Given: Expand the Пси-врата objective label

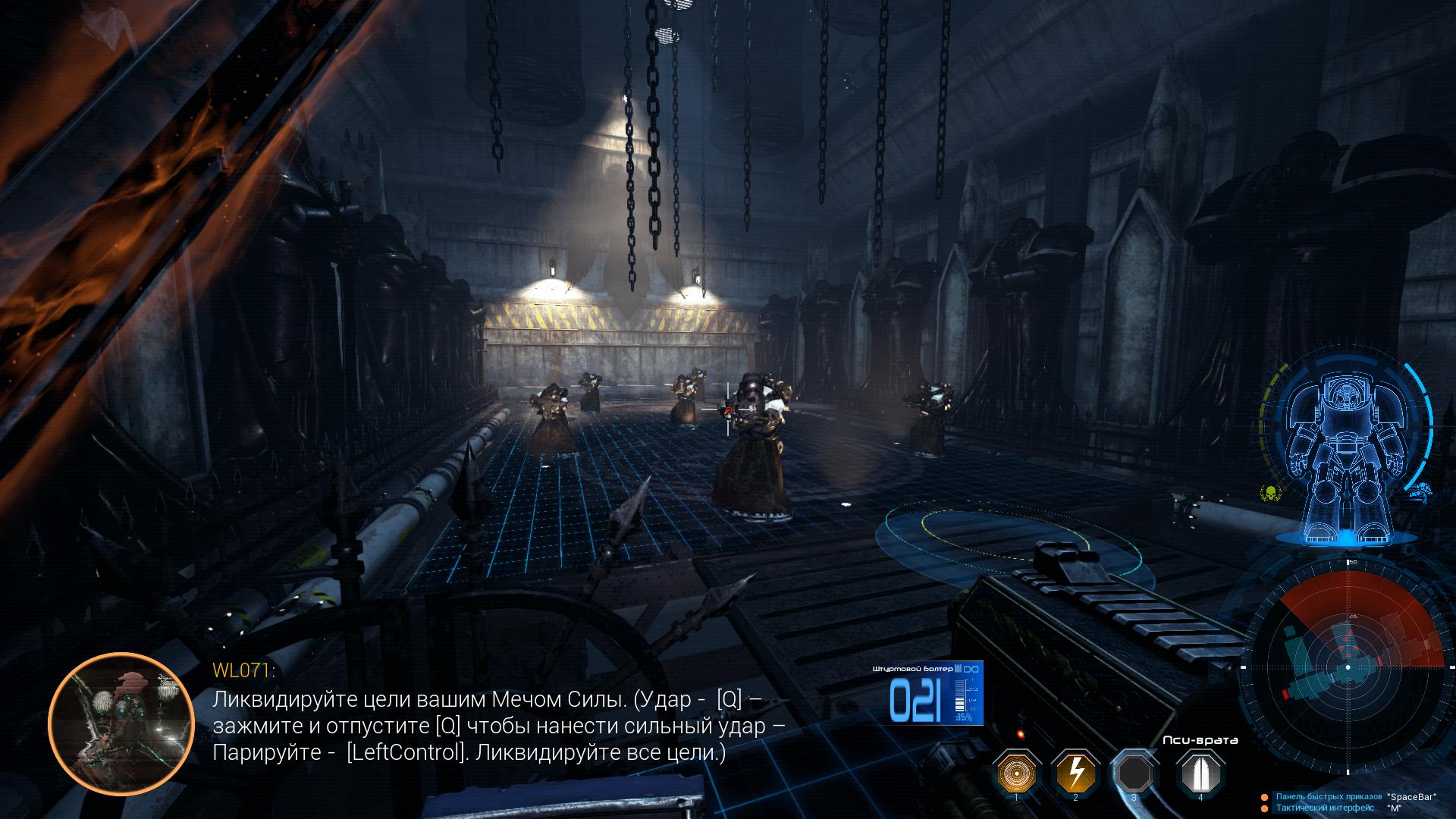Looking at the screenshot, I should 1200,741.
